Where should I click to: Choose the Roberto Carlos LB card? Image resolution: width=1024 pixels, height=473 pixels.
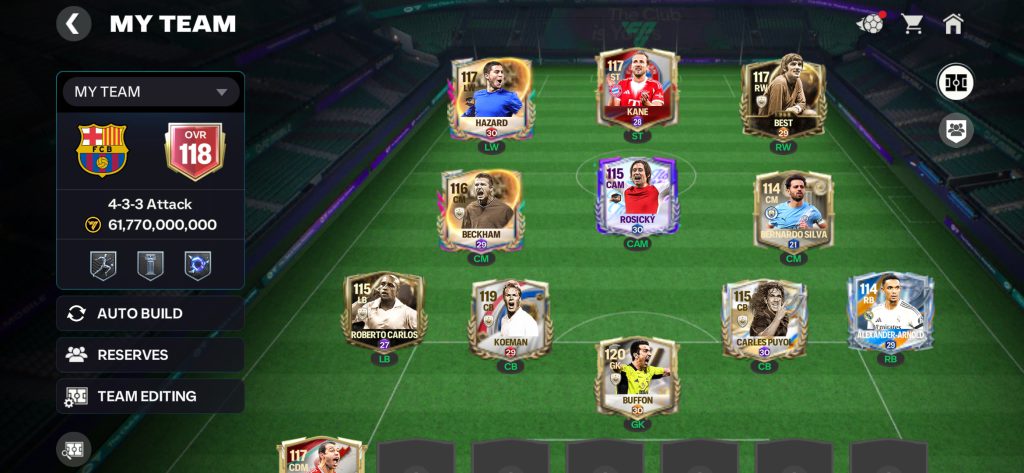pos(384,312)
